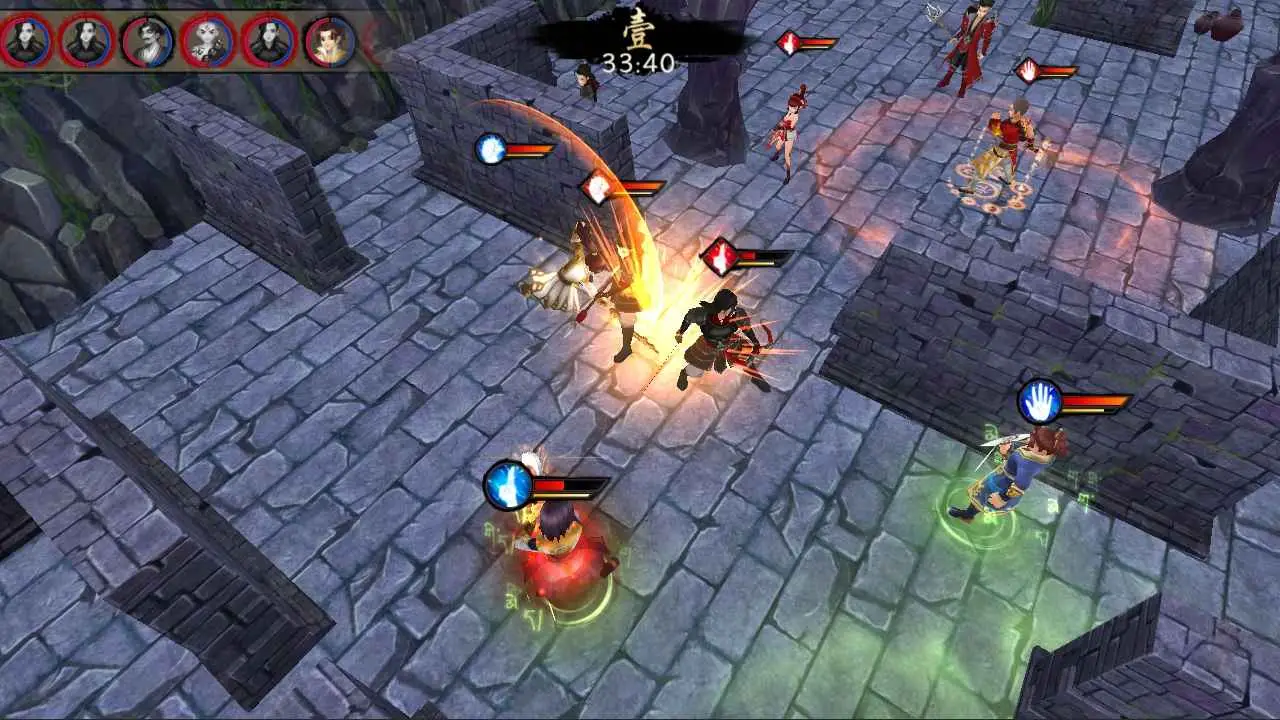Click the red fist icon below the timer
Image resolution: width=1280 pixels, height=720 pixels.
point(788,44)
